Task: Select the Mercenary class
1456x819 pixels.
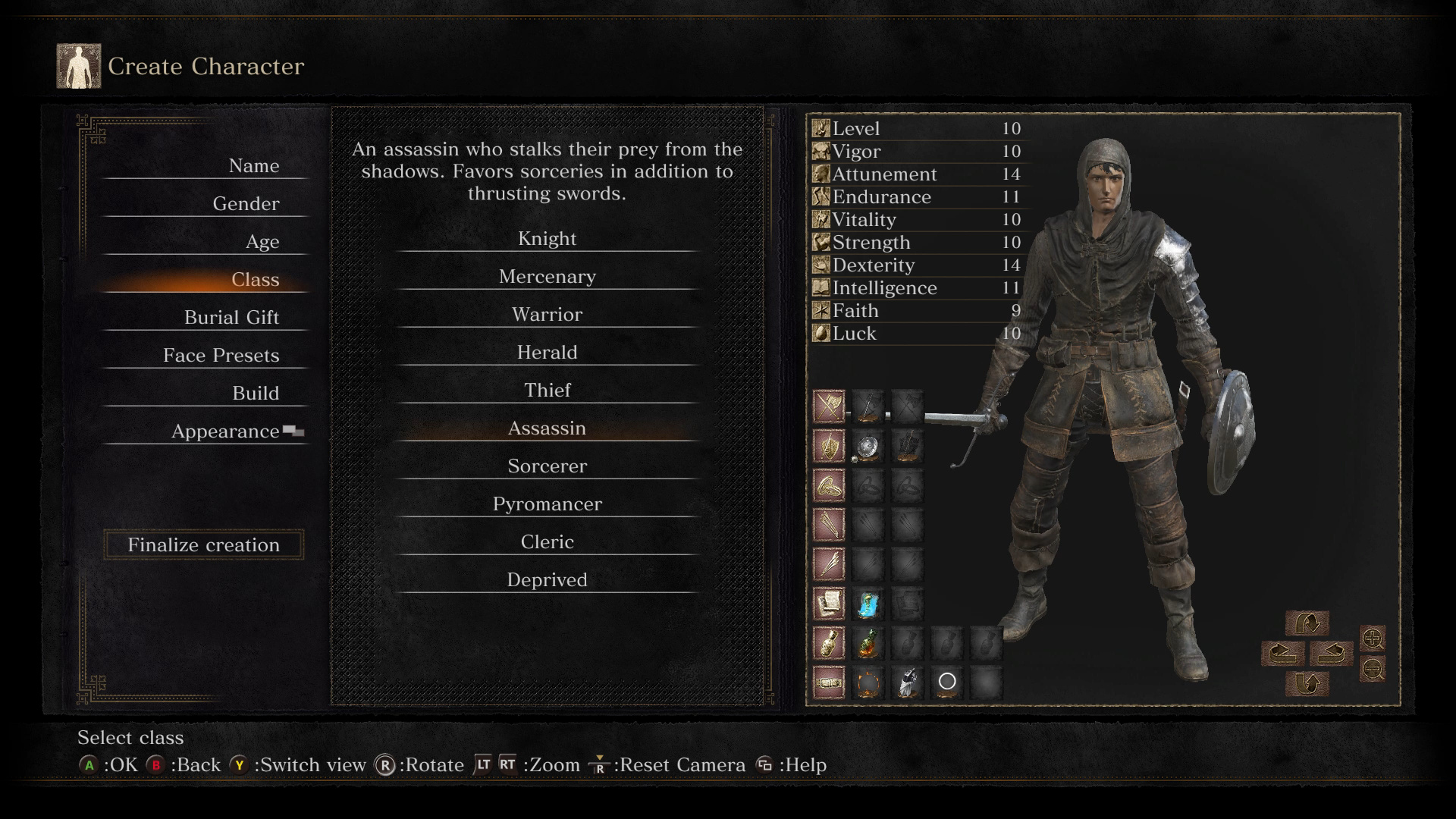Action: pos(547,277)
